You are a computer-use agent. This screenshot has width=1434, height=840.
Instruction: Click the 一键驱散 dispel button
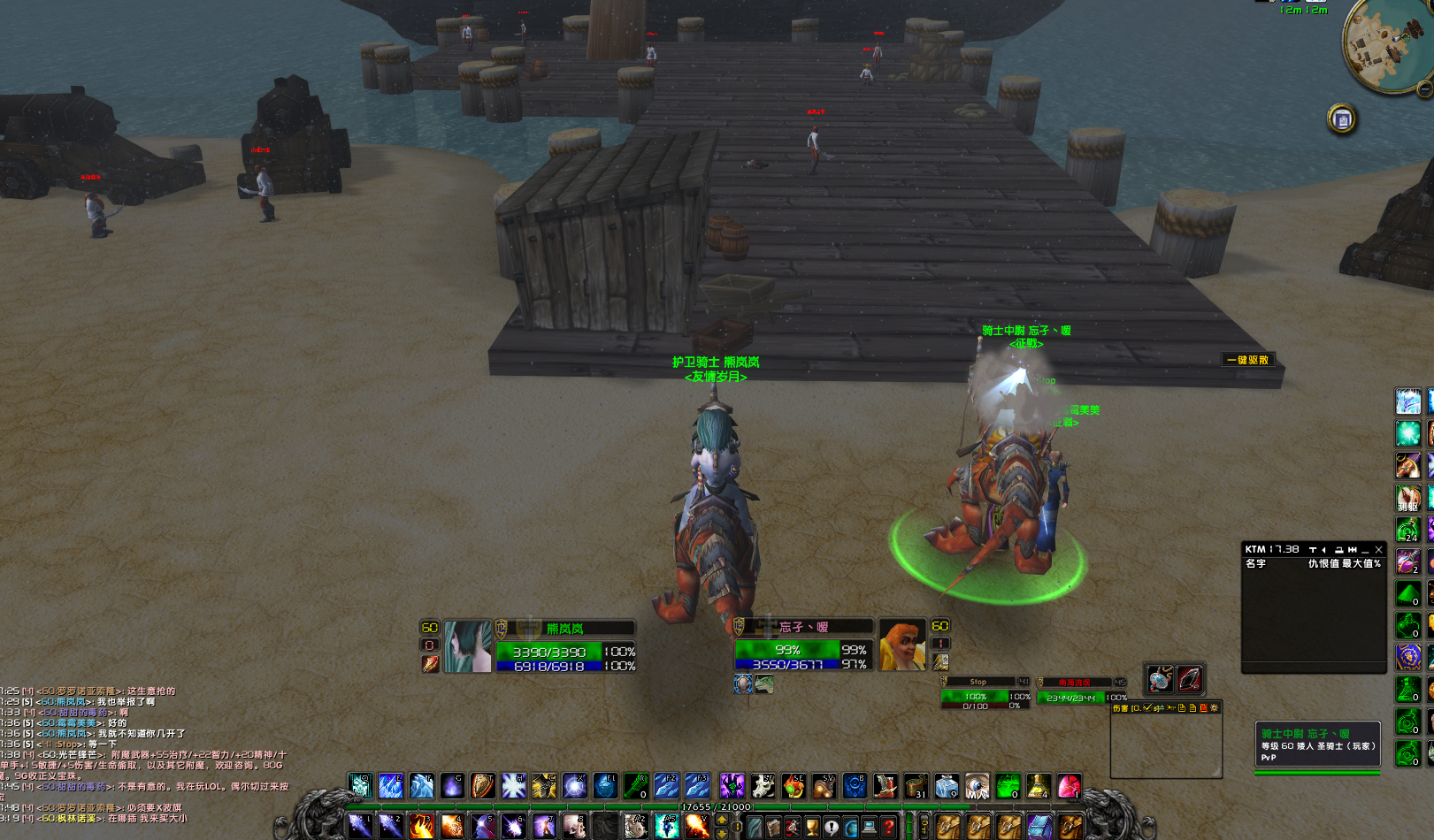pyautogui.click(x=1247, y=360)
